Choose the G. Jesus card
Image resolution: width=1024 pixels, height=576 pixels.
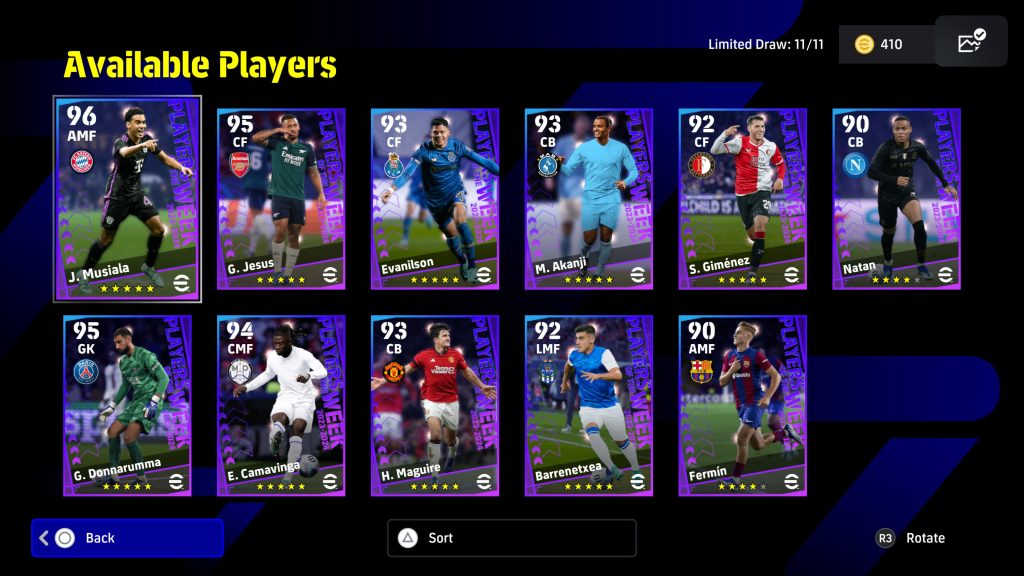(281, 199)
